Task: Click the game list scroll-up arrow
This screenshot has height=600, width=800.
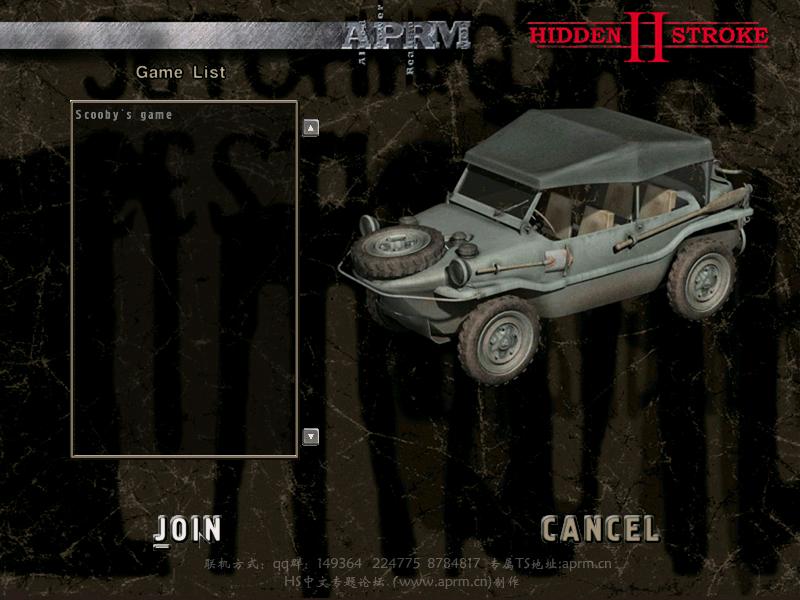Action: (x=311, y=127)
